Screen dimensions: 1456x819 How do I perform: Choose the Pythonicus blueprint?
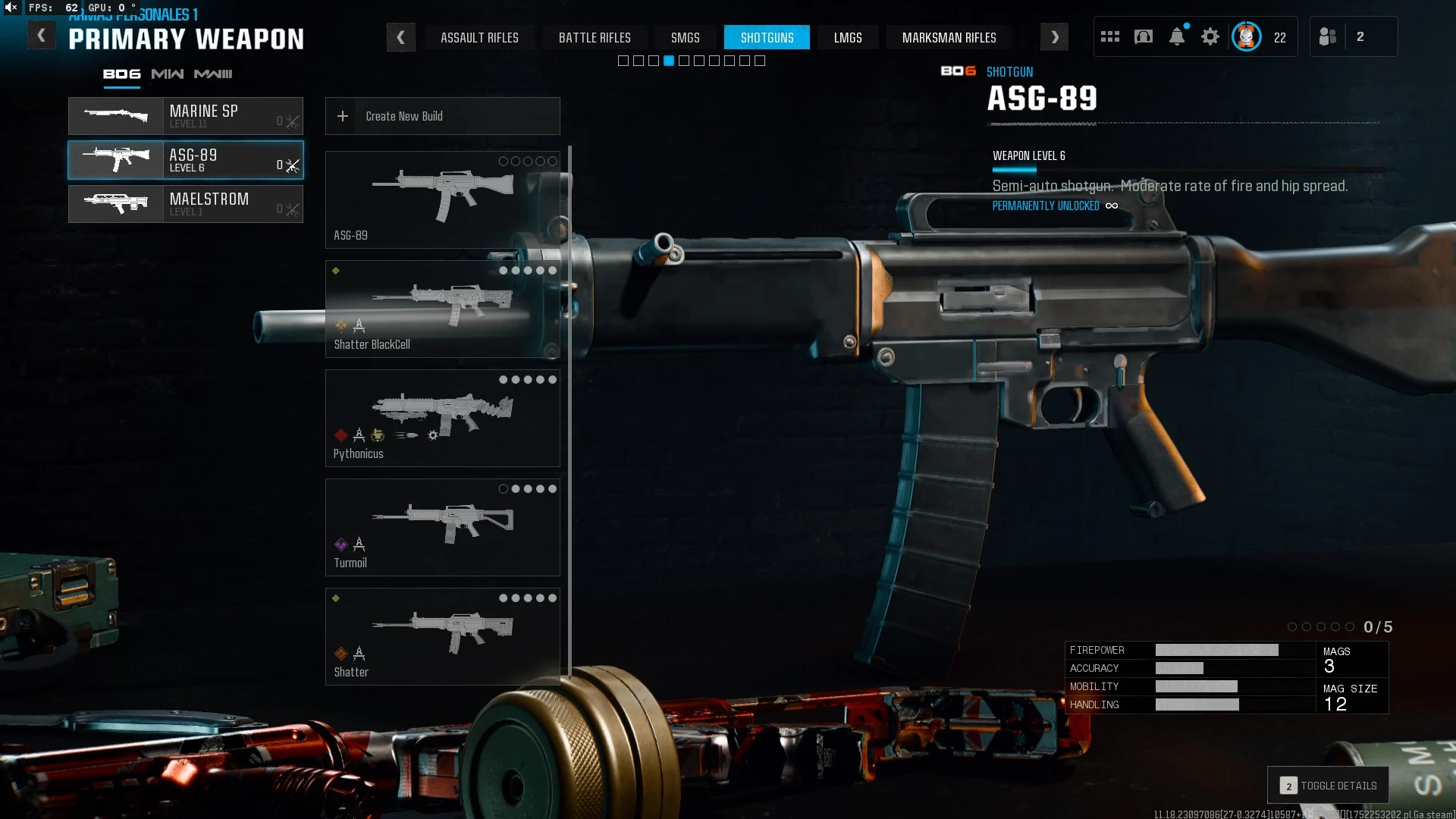pyautogui.click(x=442, y=418)
